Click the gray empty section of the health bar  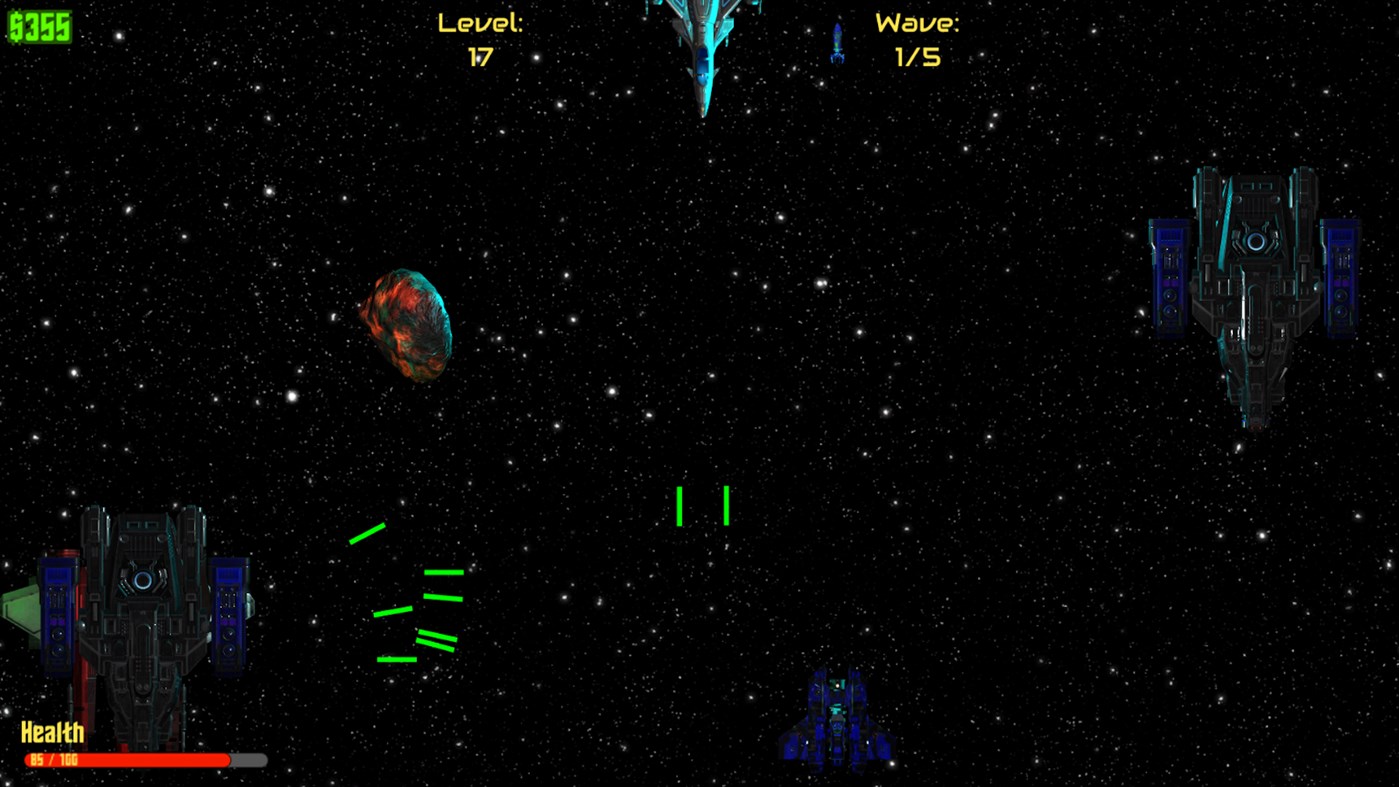[248, 760]
